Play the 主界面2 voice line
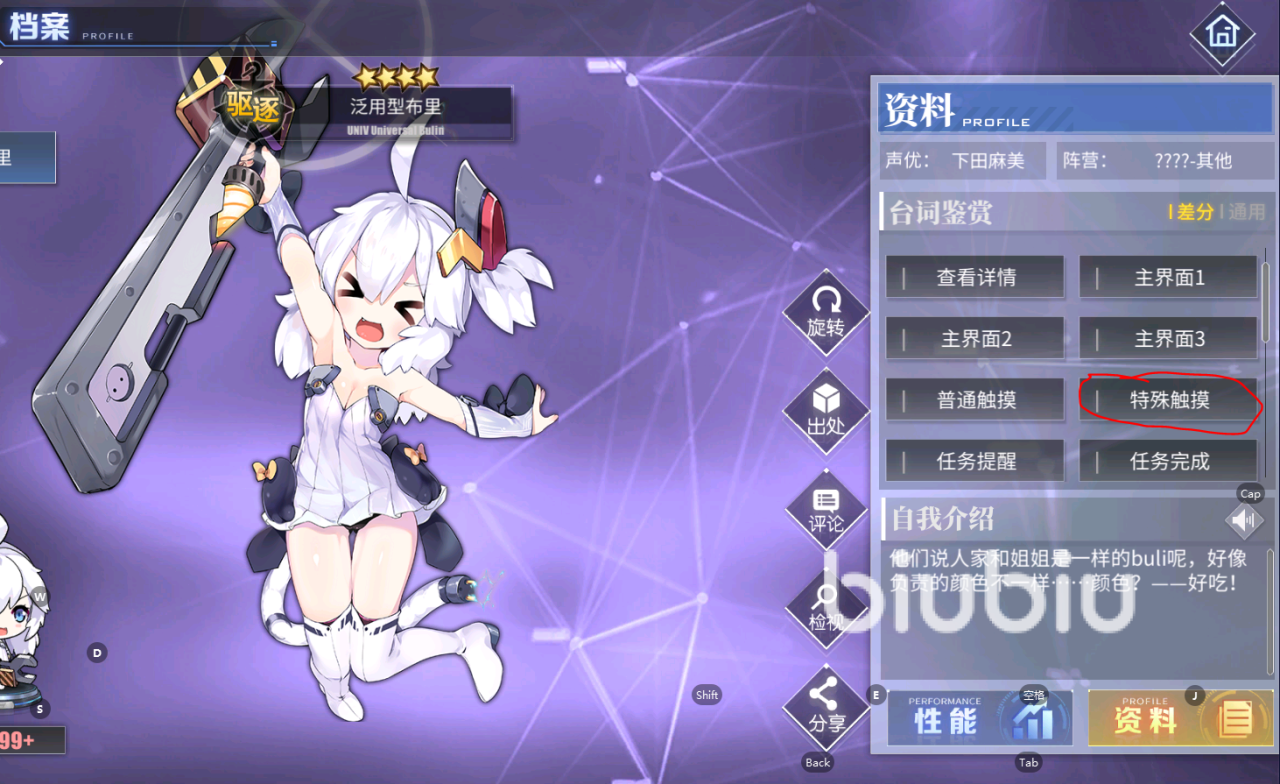This screenshot has height=784, width=1280. 975,339
